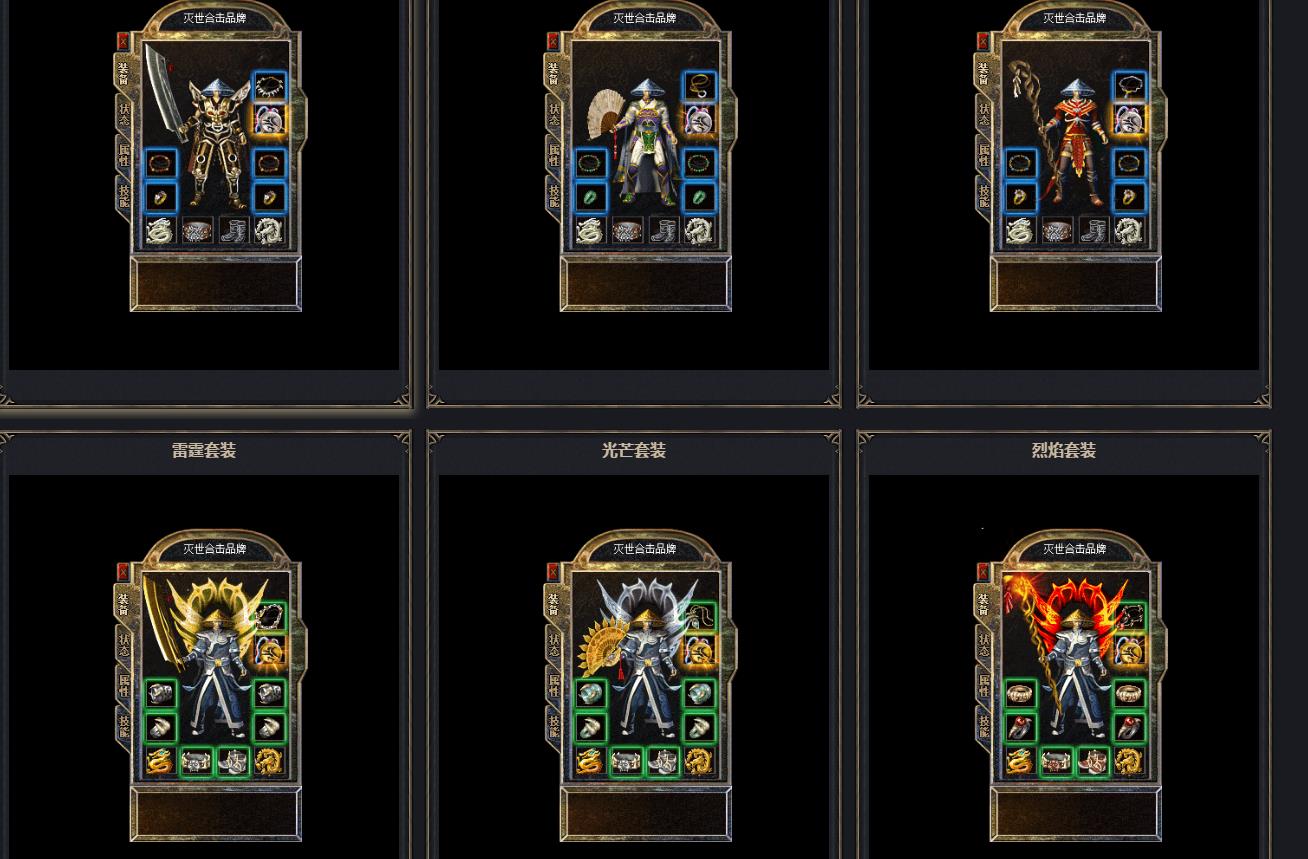Select the boots slot in 光芒套装 panel
The width and height of the screenshot is (1308, 859).
[x=663, y=762]
